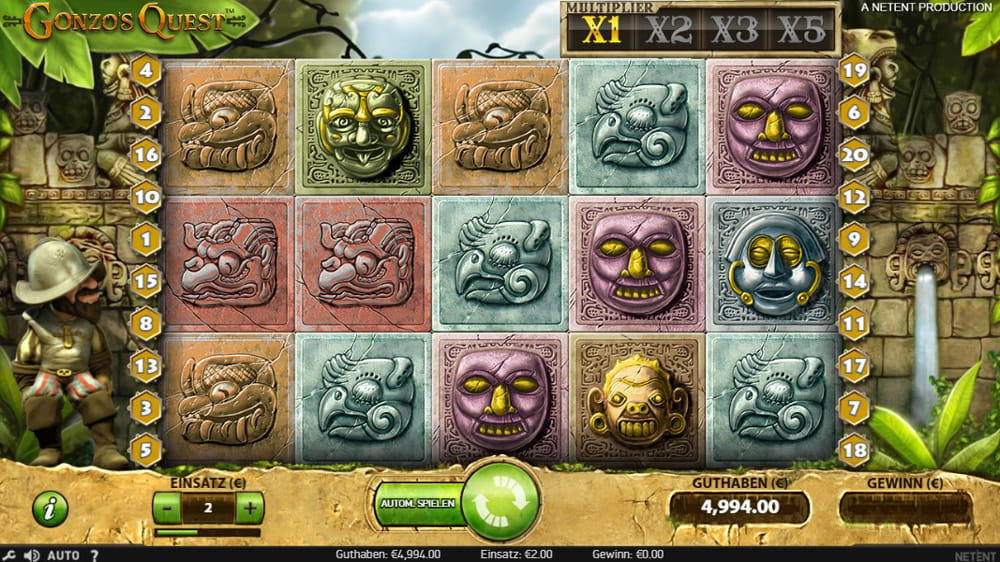Highlight payline 20 with its number marker

point(854,155)
